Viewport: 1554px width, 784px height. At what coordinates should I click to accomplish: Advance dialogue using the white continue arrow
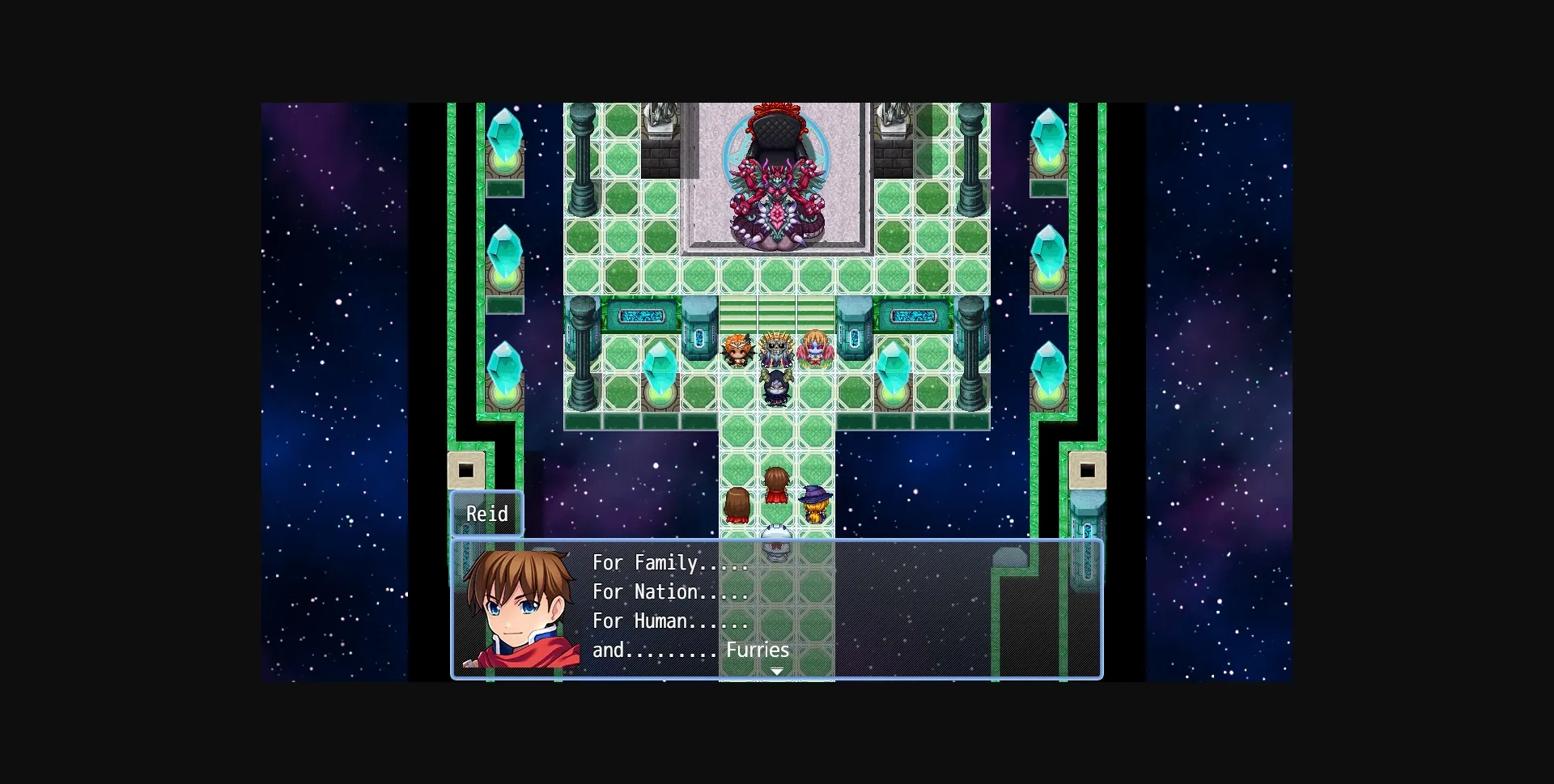point(776,672)
